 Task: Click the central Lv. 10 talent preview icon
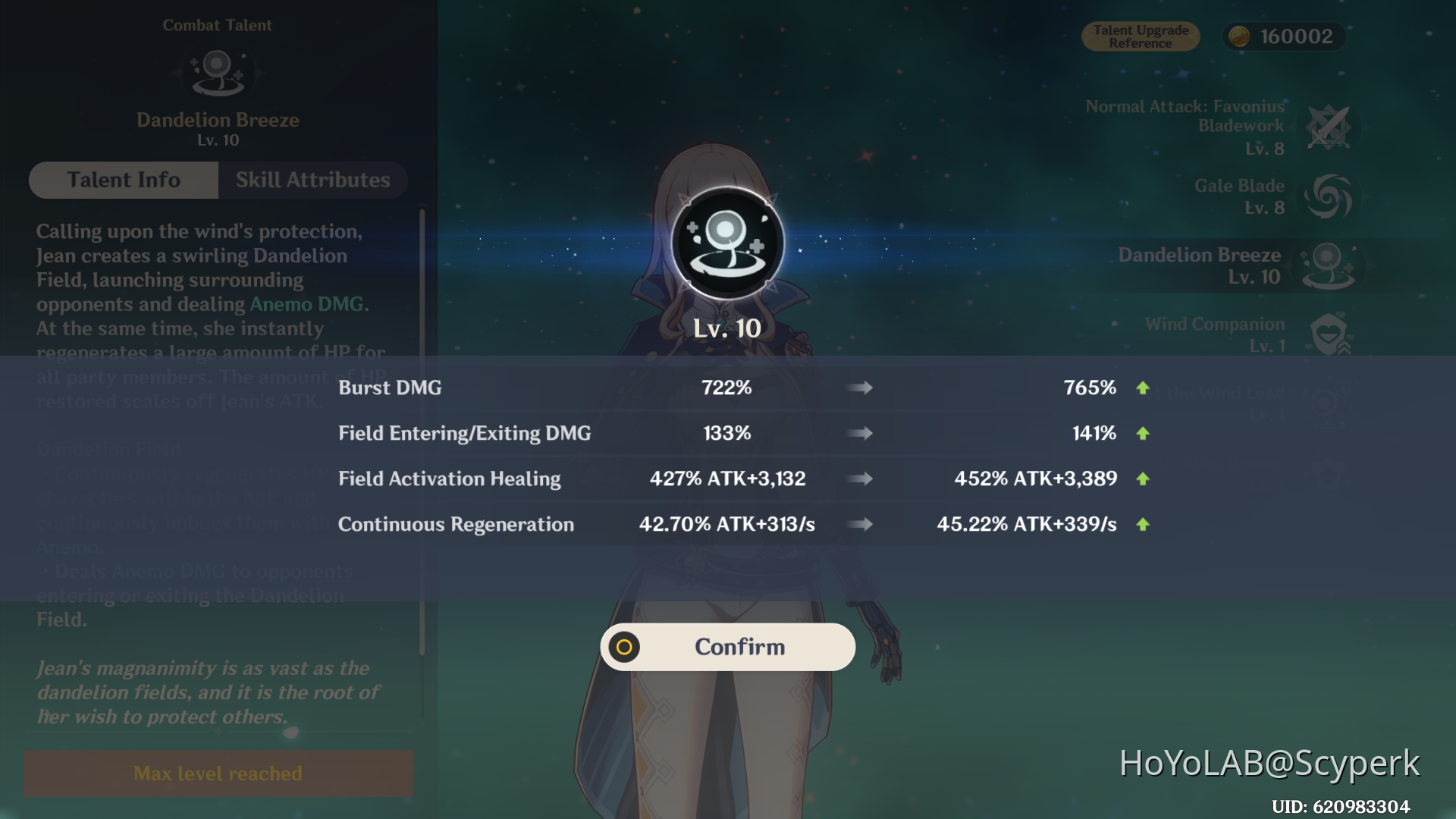[x=728, y=244]
